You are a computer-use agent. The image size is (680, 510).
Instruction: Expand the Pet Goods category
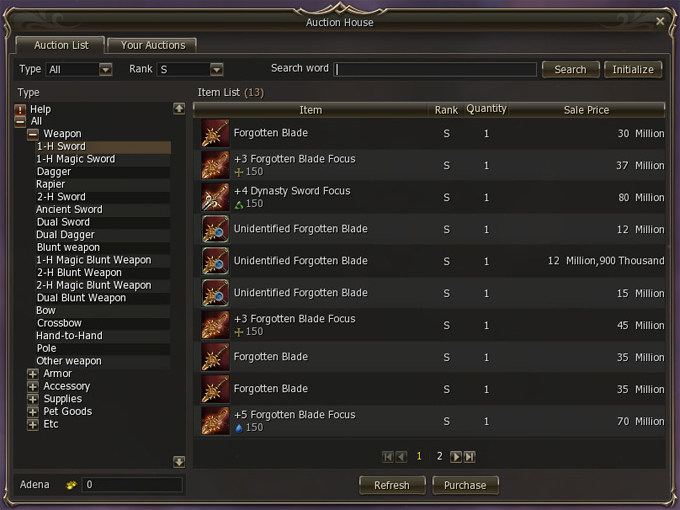(x=33, y=411)
